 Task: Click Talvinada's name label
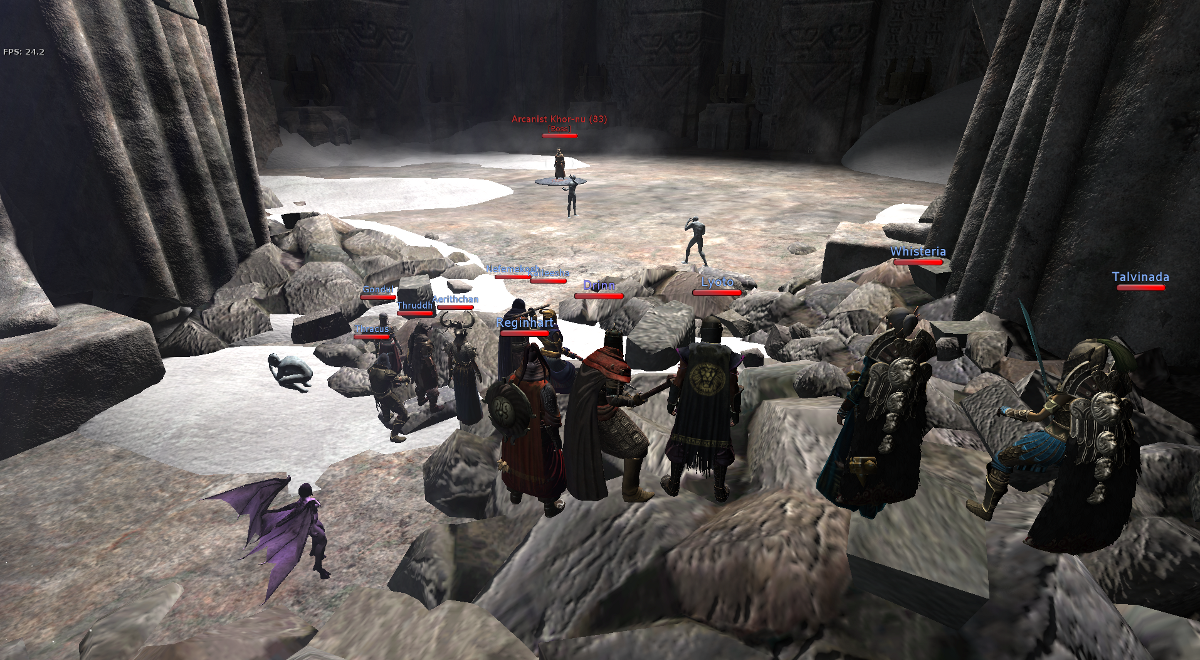(x=1140, y=277)
